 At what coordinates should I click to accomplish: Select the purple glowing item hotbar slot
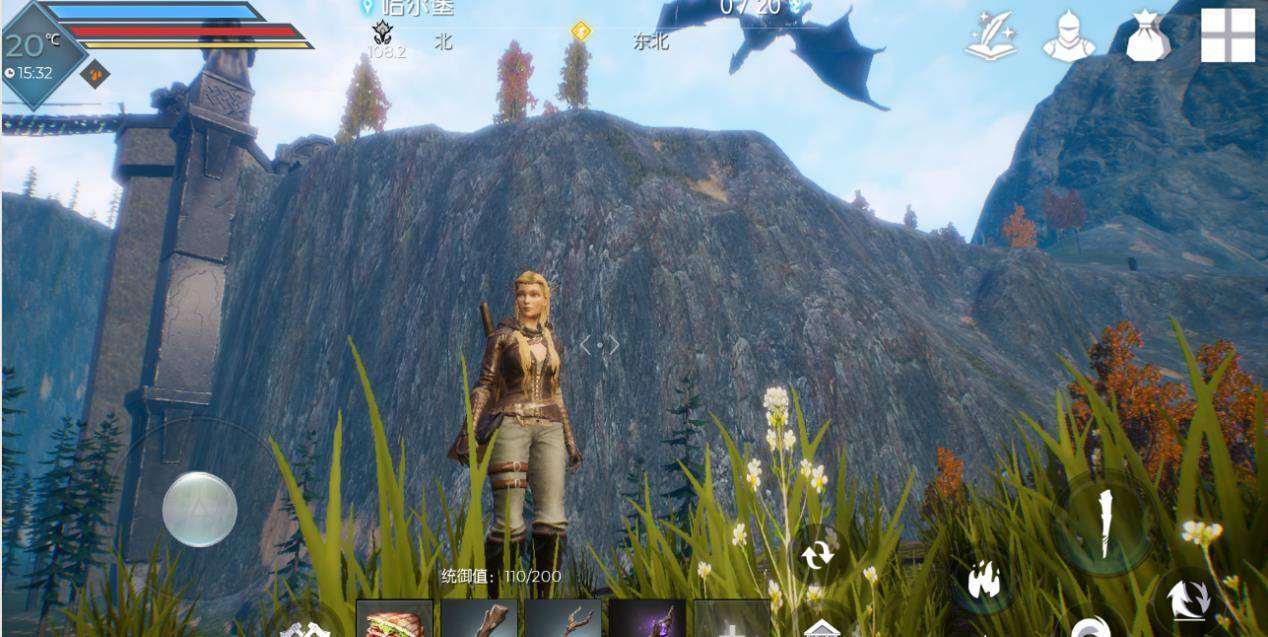coord(647,620)
